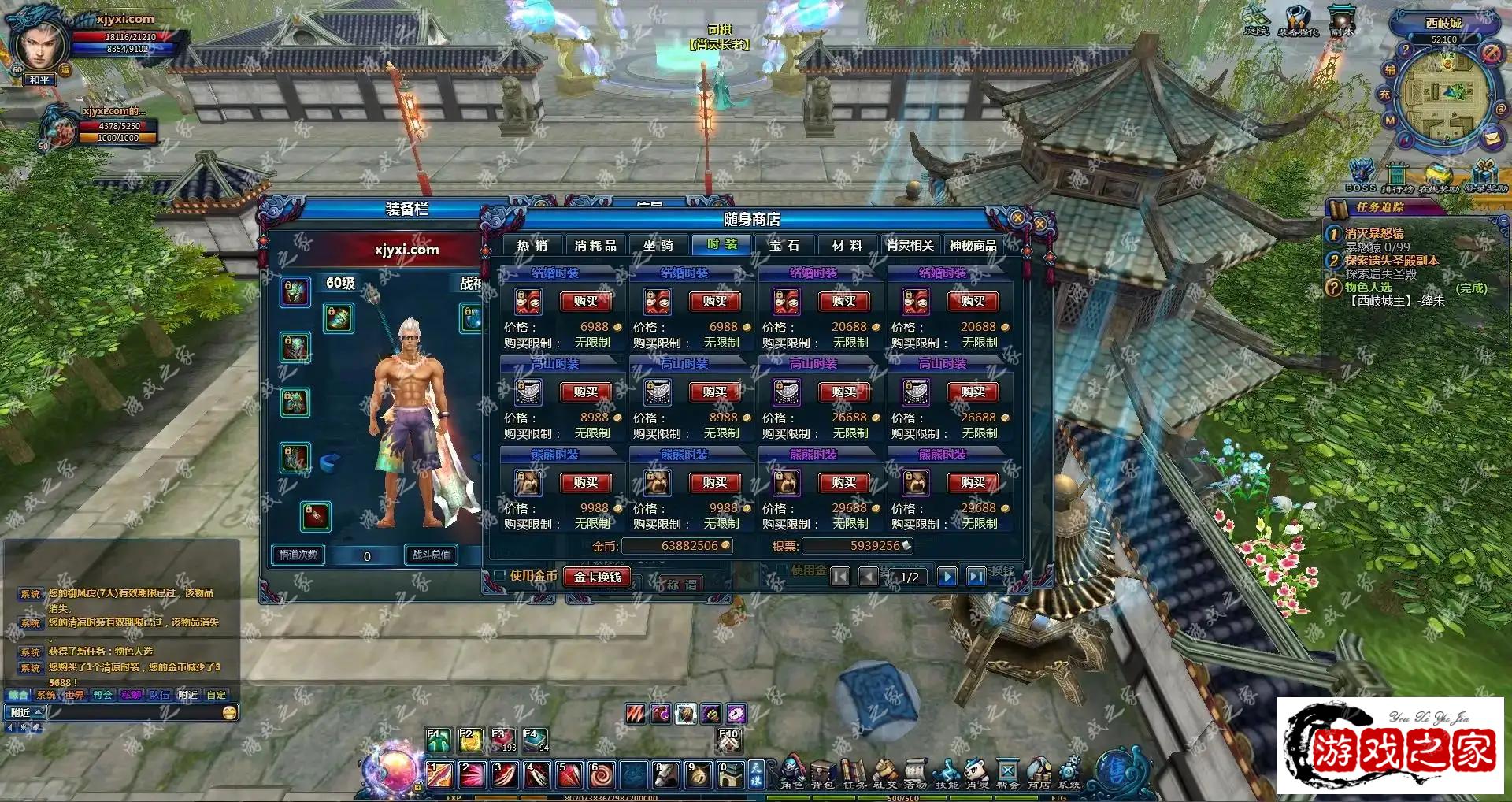Select the 消灭暴怒猿 quest in the tracker
This screenshot has height=802, width=1512.
(x=1373, y=234)
